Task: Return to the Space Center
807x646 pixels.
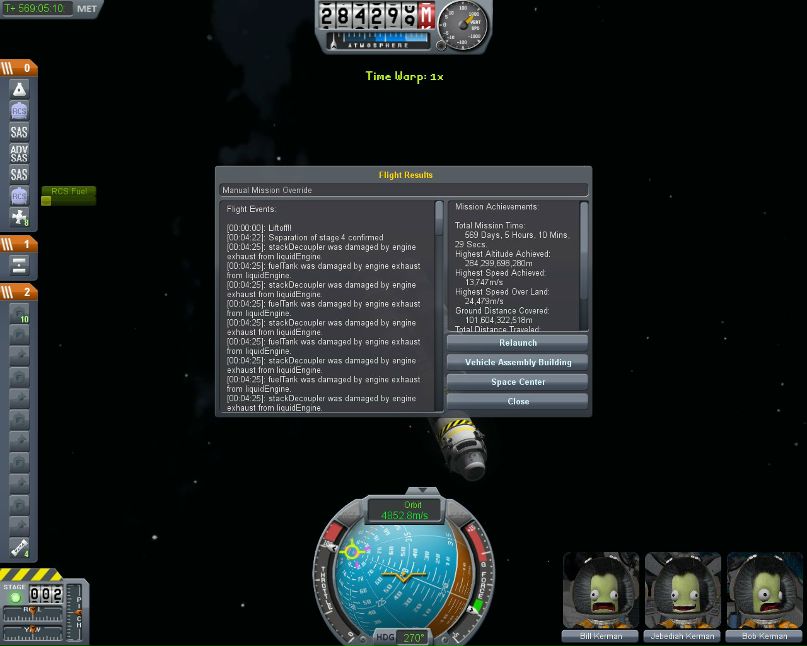Action: 517,382
